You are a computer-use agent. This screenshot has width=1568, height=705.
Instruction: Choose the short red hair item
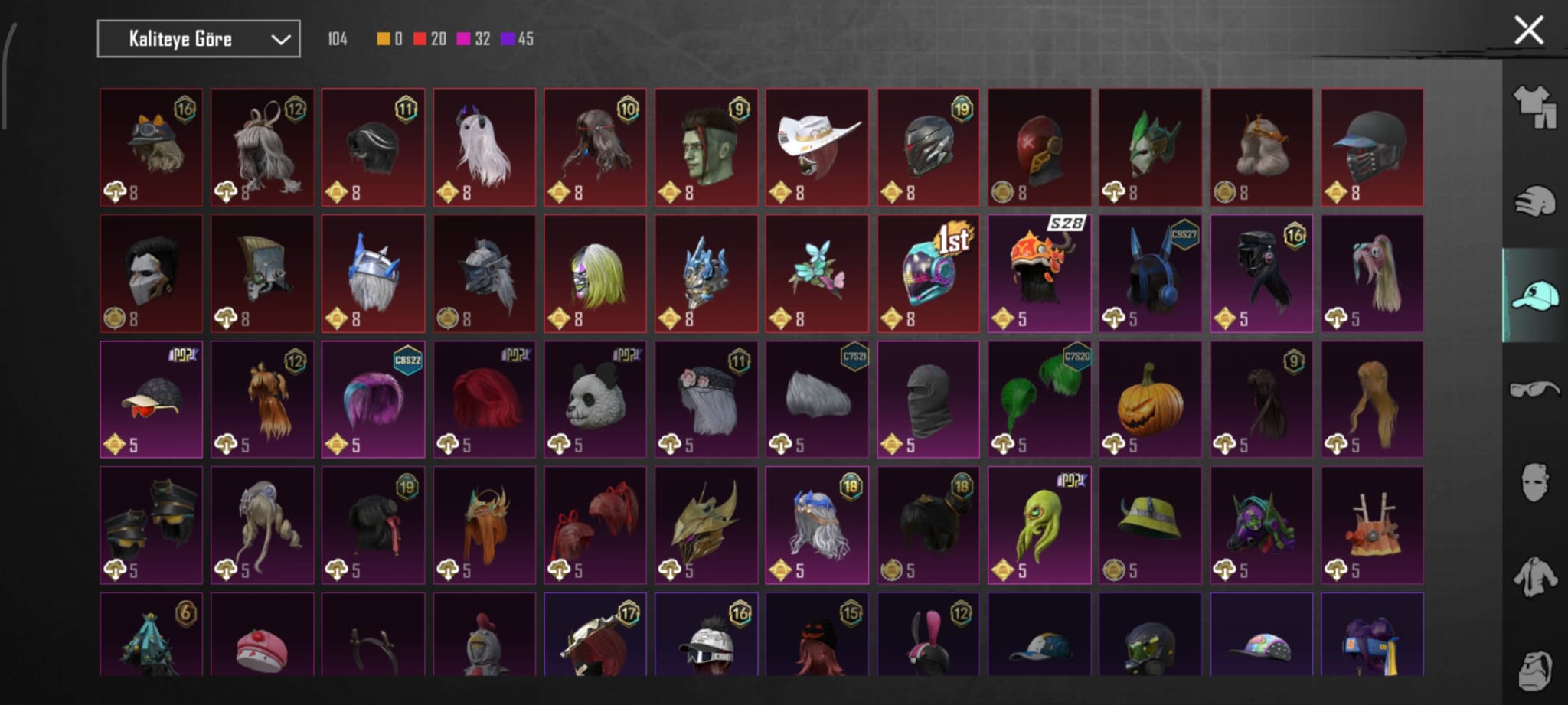pos(484,400)
